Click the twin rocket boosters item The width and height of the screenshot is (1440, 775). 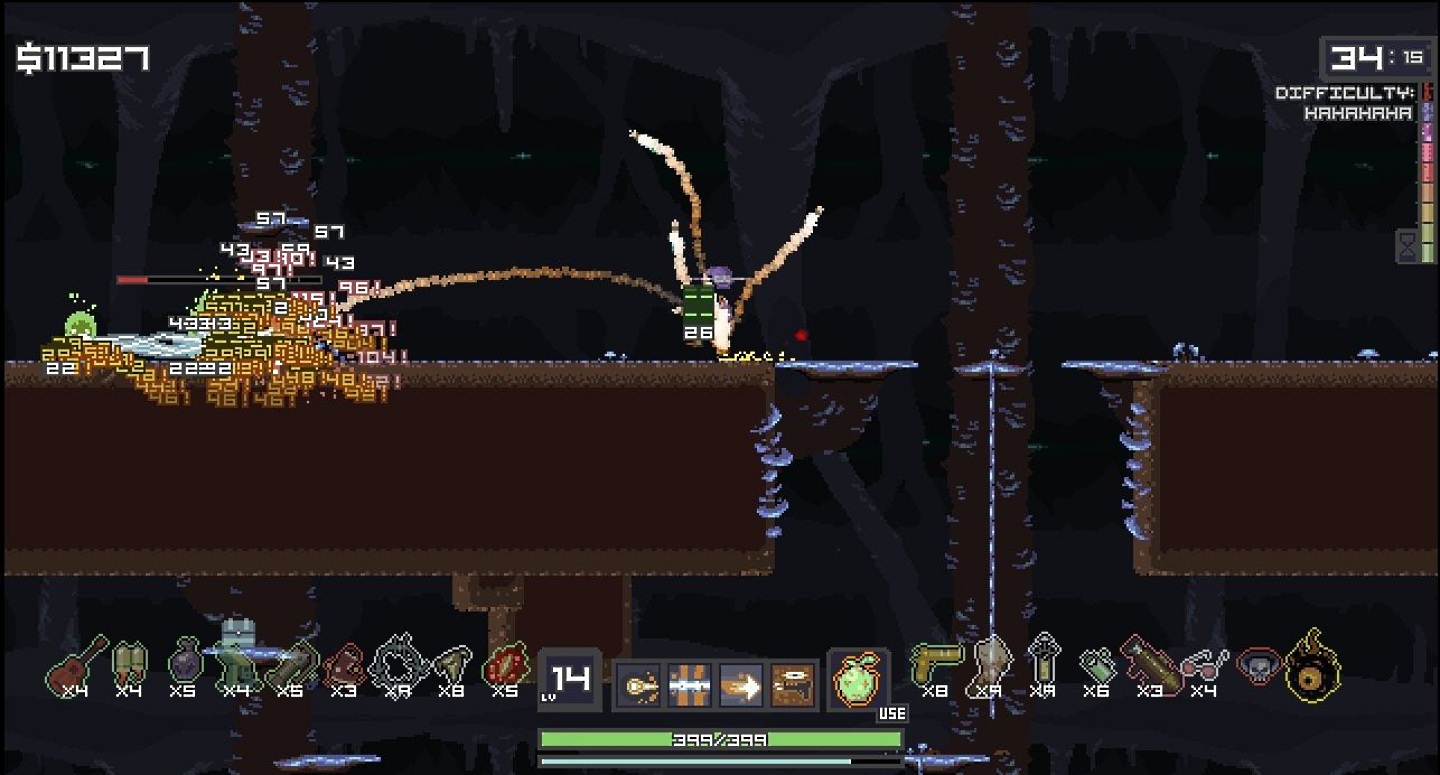point(129,663)
